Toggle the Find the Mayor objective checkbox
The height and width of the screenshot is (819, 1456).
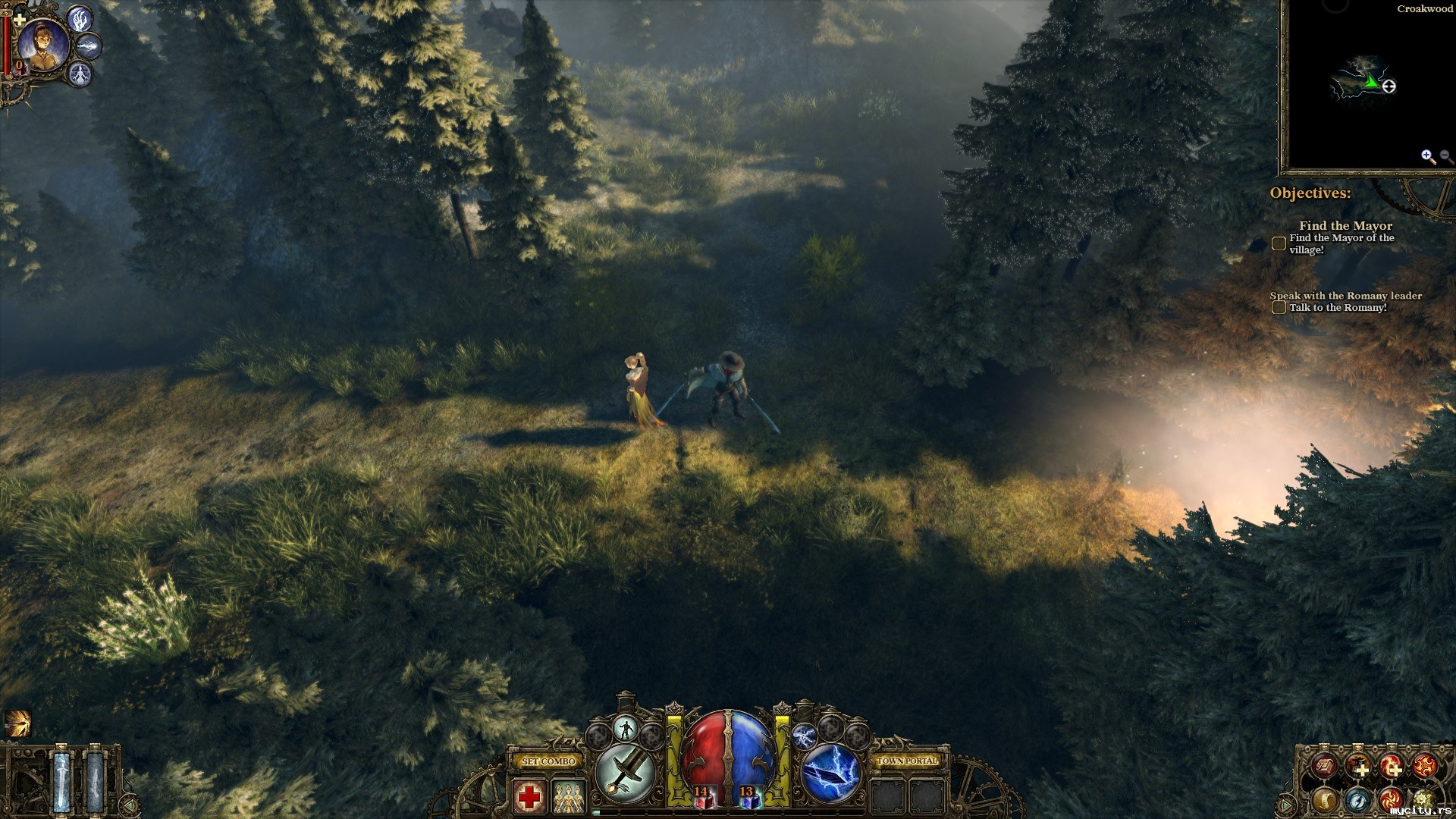coord(1279,243)
